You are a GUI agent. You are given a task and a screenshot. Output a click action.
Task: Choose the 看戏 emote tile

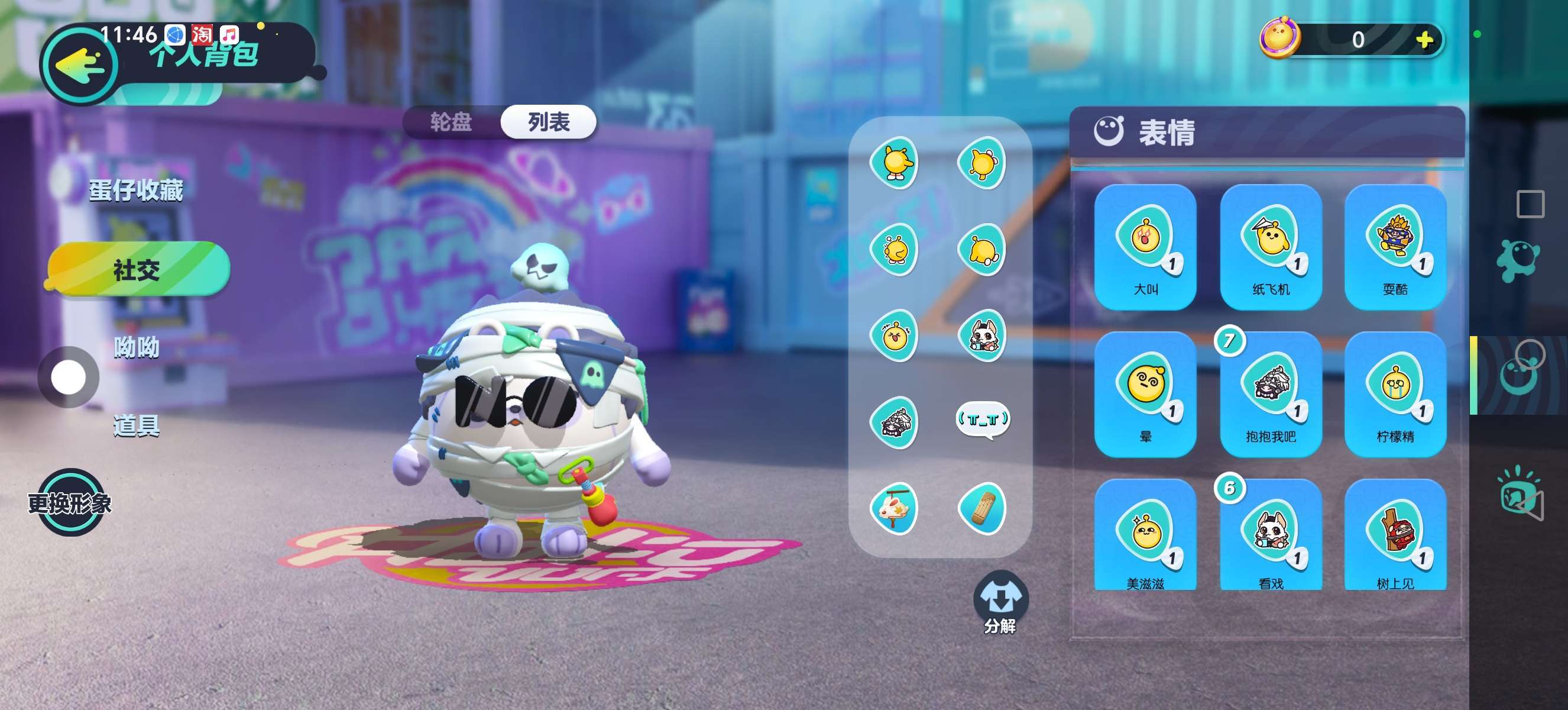[1271, 536]
